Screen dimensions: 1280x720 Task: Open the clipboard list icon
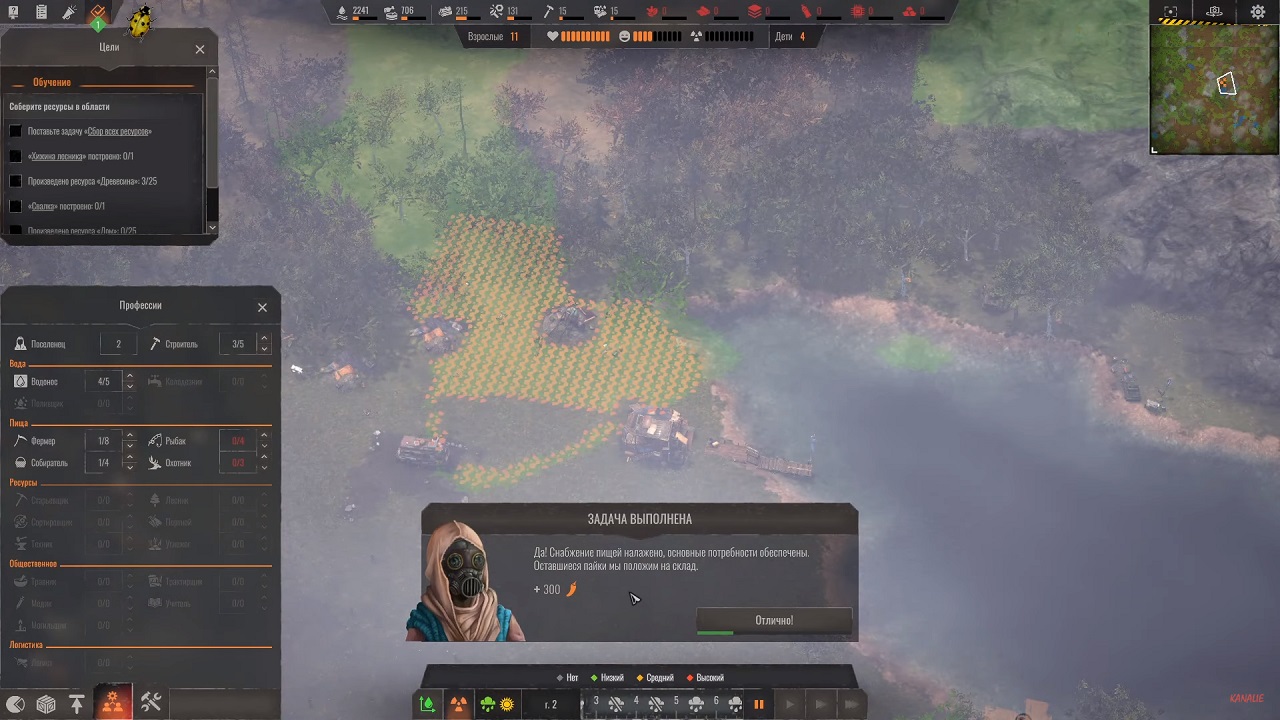(41, 13)
